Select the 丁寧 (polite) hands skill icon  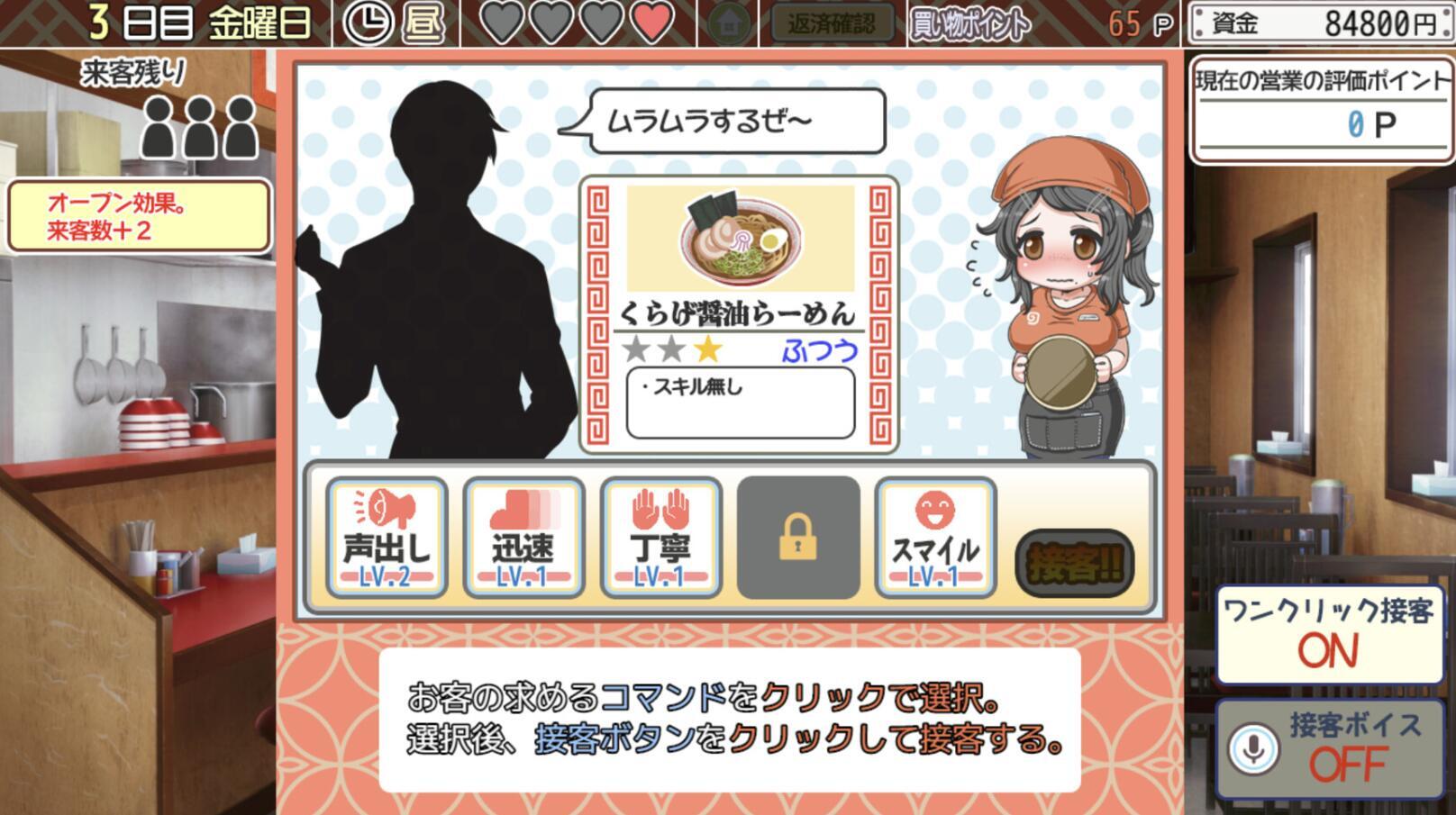coord(660,536)
